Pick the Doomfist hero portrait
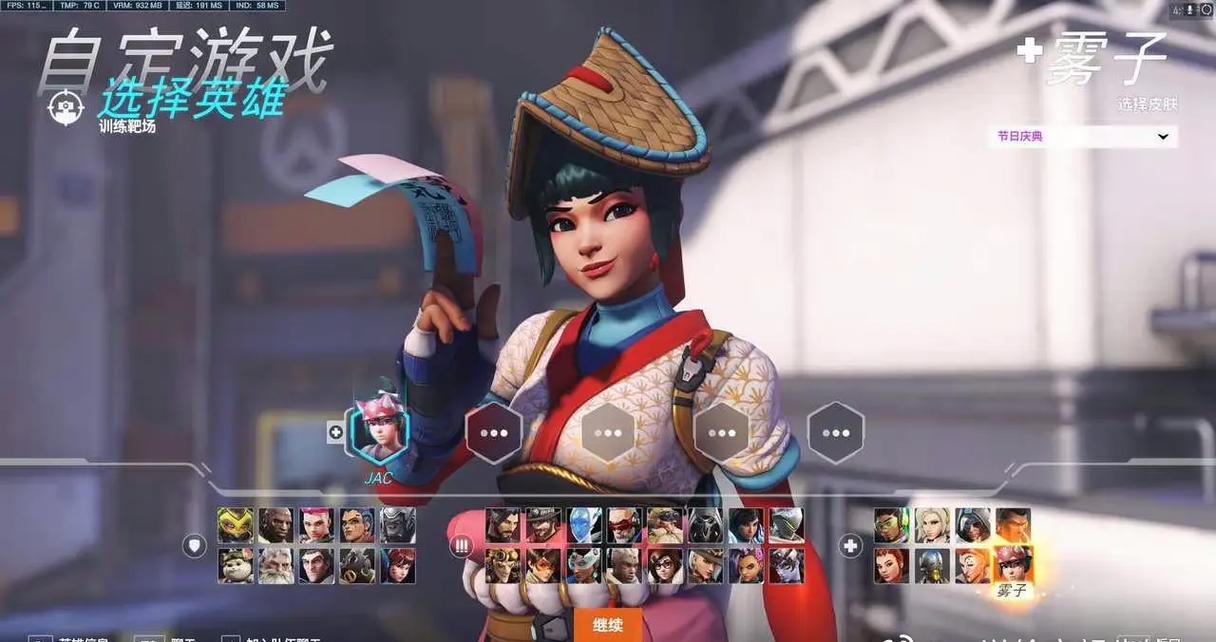The height and width of the screenshot is (642, 1216). 276,526
